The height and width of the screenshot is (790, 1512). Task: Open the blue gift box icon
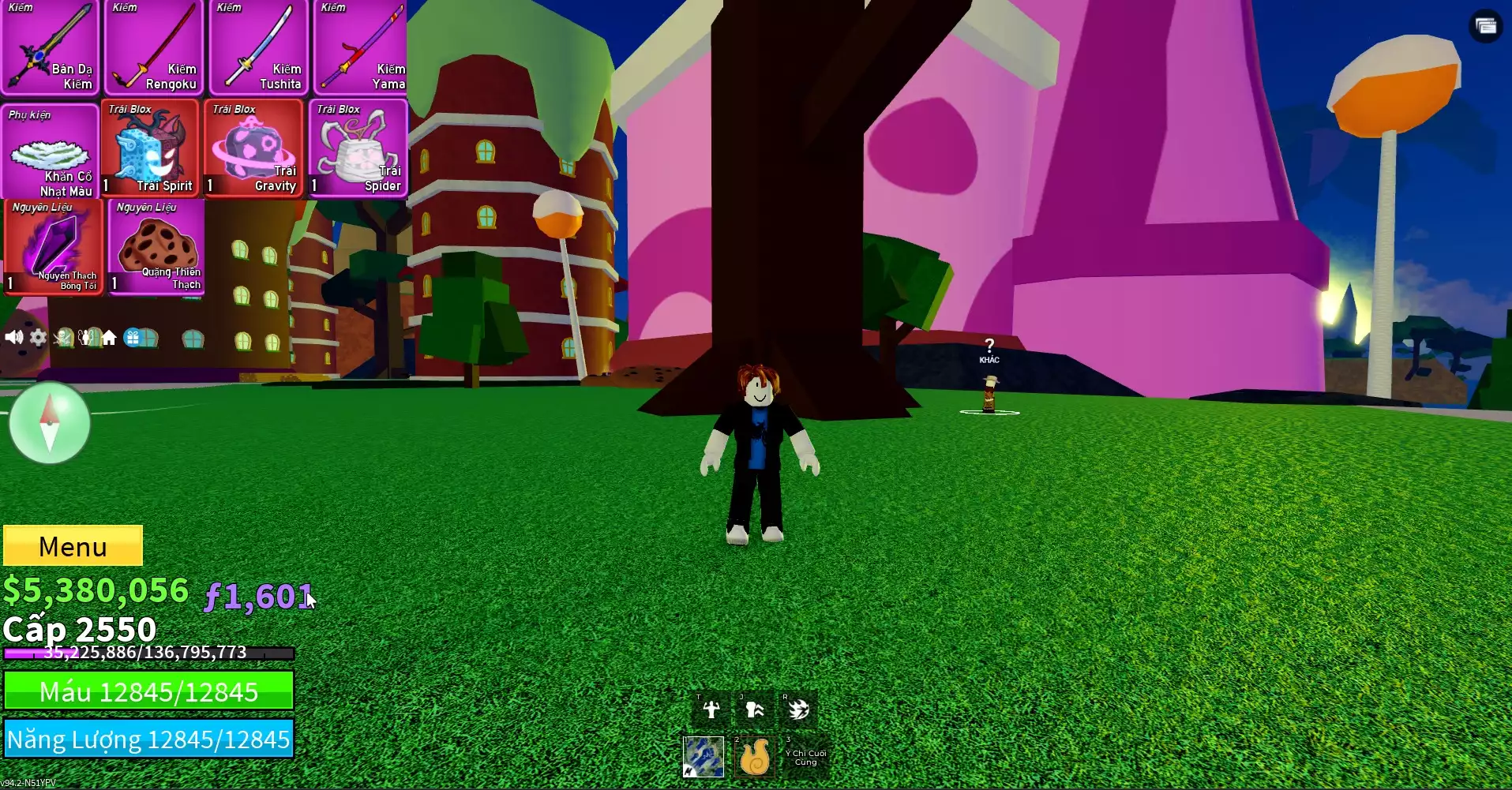click(x=133, y=338)
